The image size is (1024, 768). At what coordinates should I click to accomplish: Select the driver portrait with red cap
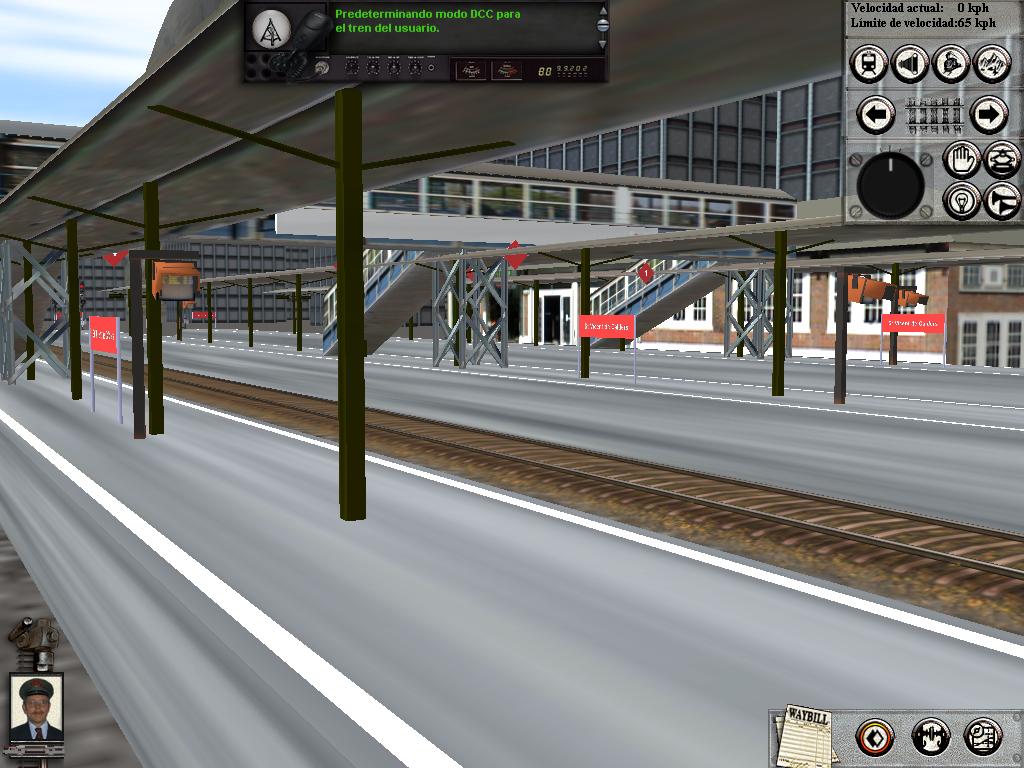[36, 708]
